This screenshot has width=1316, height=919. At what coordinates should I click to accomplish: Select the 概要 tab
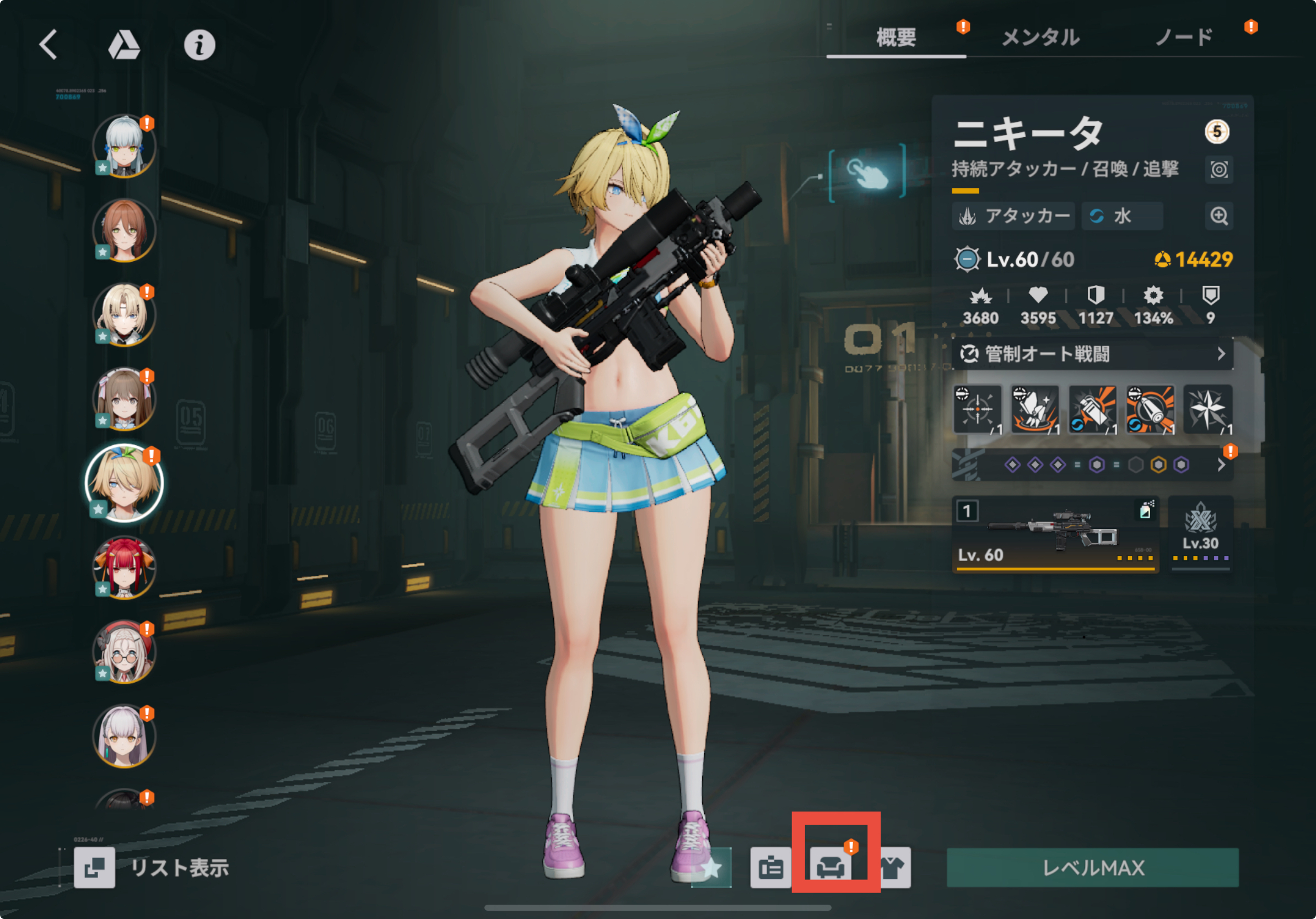tap(896, 38)
